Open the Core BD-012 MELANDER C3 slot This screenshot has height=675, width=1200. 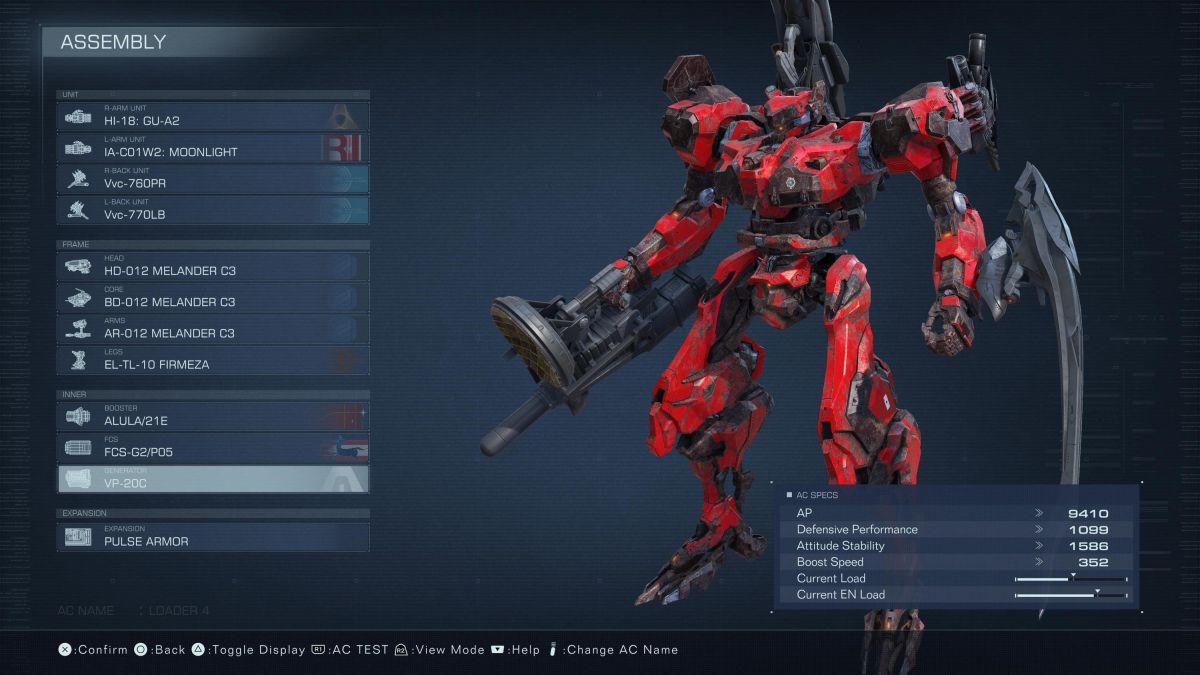coord(213,298)
